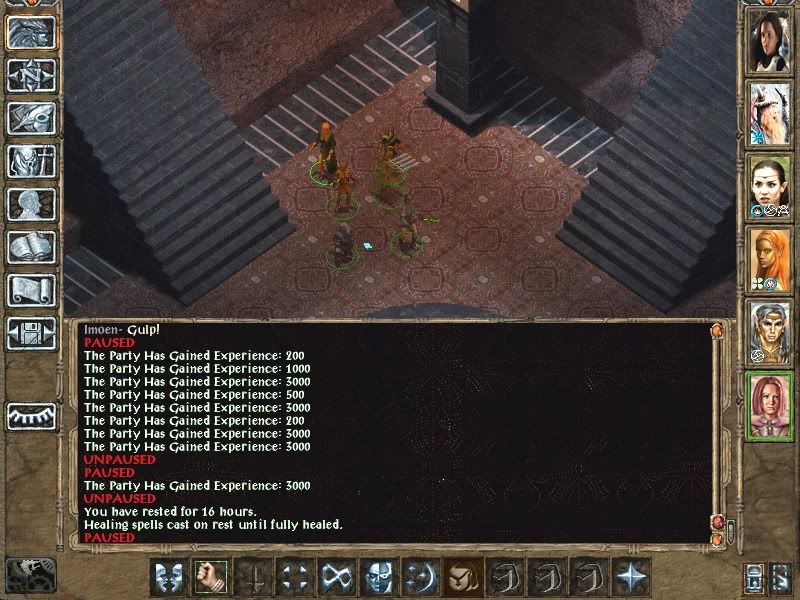Click the star-shaped special abilities icon
The image size is (800, 600).
tap(630, 576)
